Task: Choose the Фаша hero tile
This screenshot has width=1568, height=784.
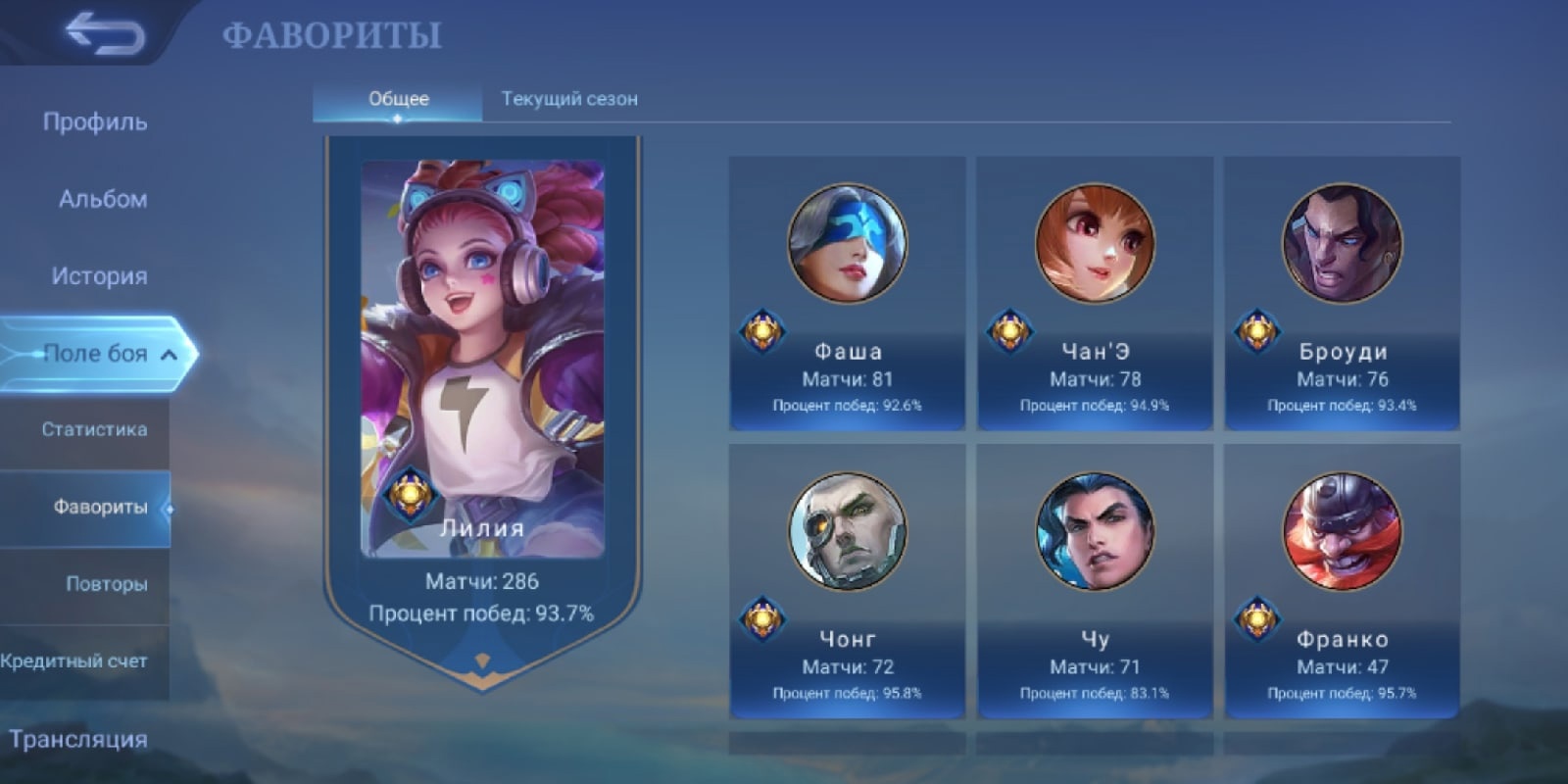Action: coord(848,293)
